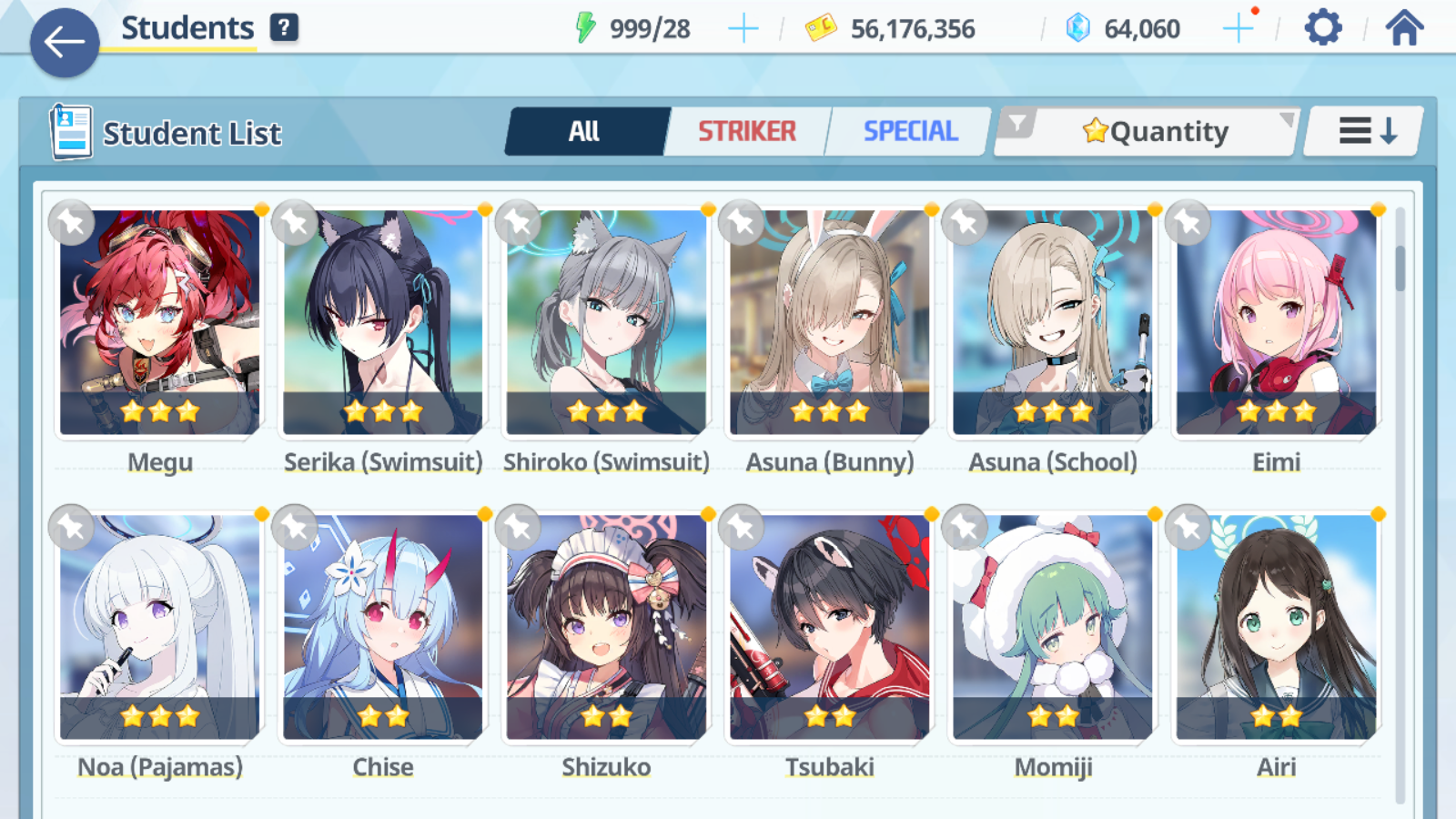Click the sort order list icon
The image size is (1456, 819).
1361,130
